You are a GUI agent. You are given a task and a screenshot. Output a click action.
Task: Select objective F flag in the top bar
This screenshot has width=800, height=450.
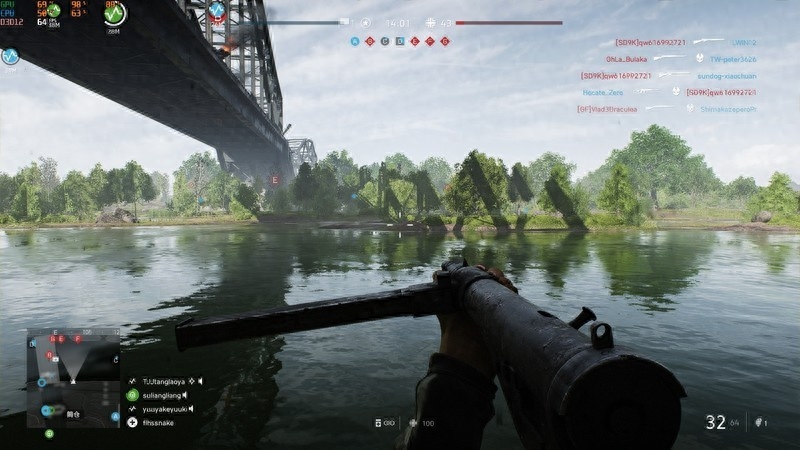pos(430,41)
